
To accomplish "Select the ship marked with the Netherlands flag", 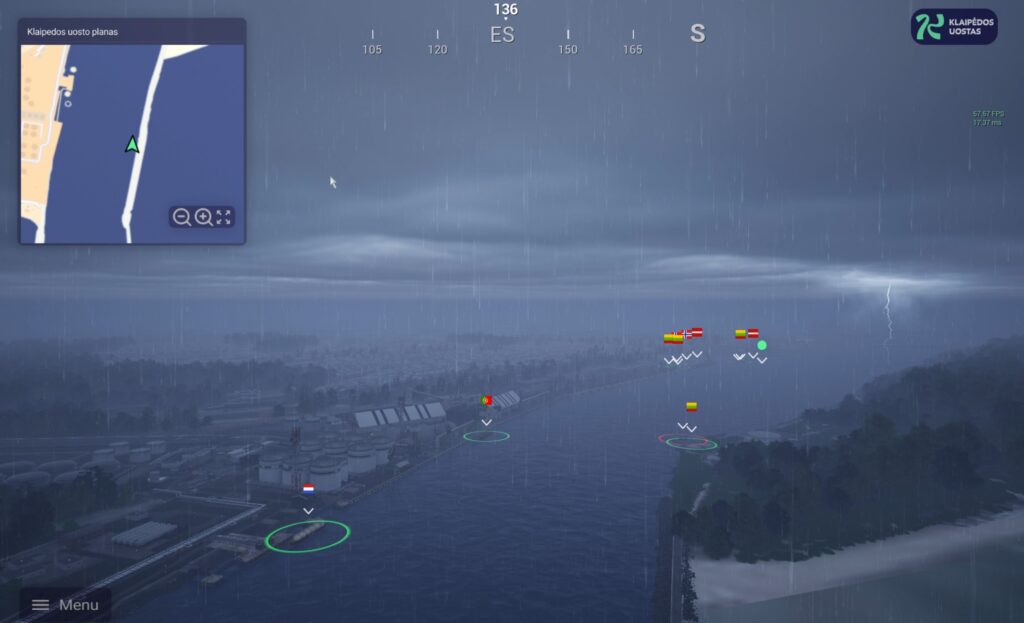I will [x=308, y=489].
